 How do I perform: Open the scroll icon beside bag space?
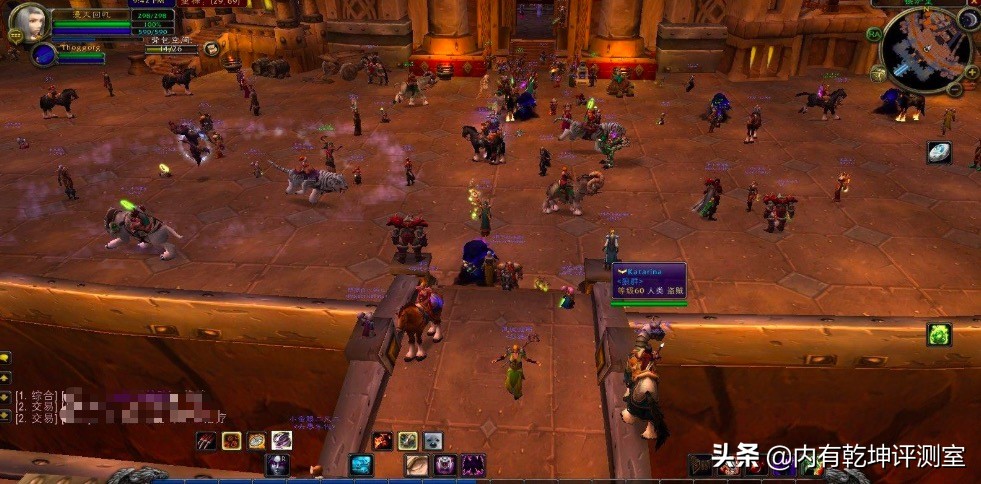tap(211, 48)
